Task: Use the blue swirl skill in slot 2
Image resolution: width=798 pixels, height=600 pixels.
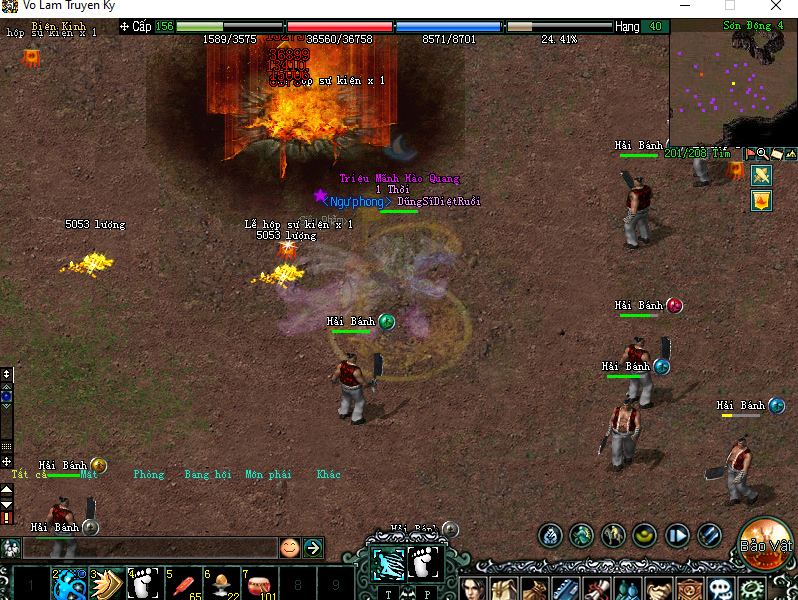Action: coord(68,583)
